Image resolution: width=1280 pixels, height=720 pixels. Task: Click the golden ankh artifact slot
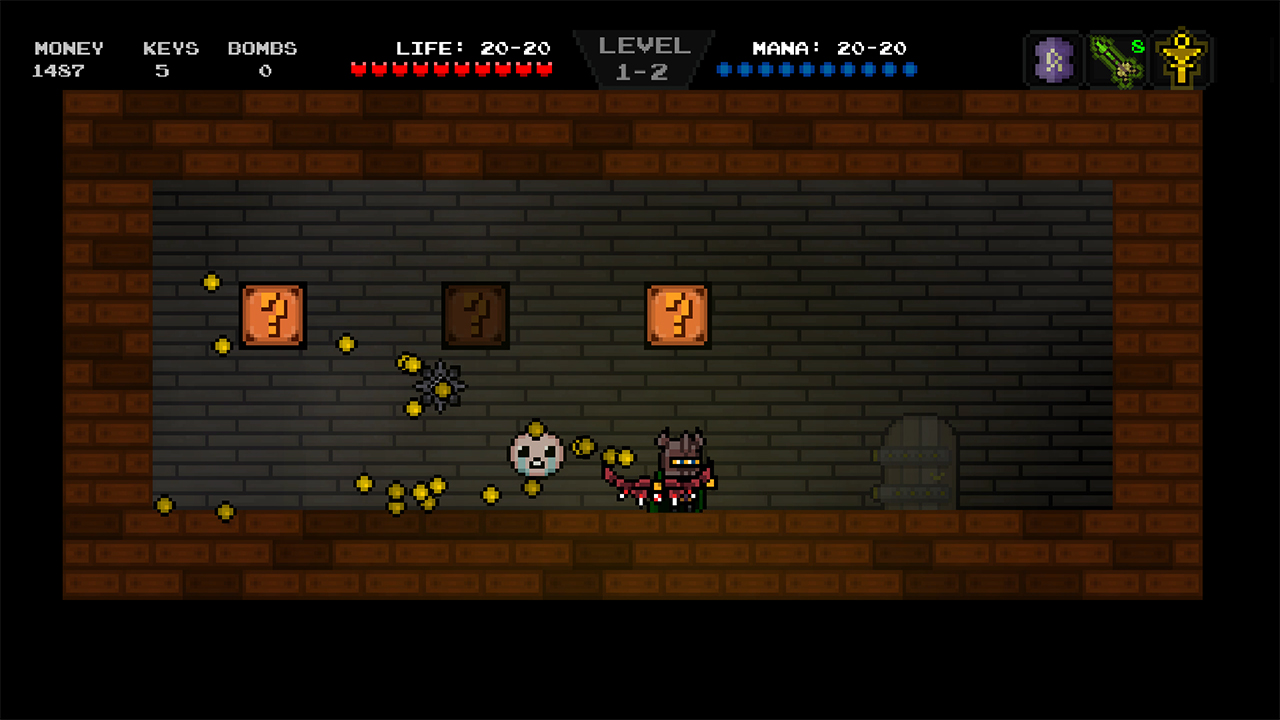coord(1182,58)
